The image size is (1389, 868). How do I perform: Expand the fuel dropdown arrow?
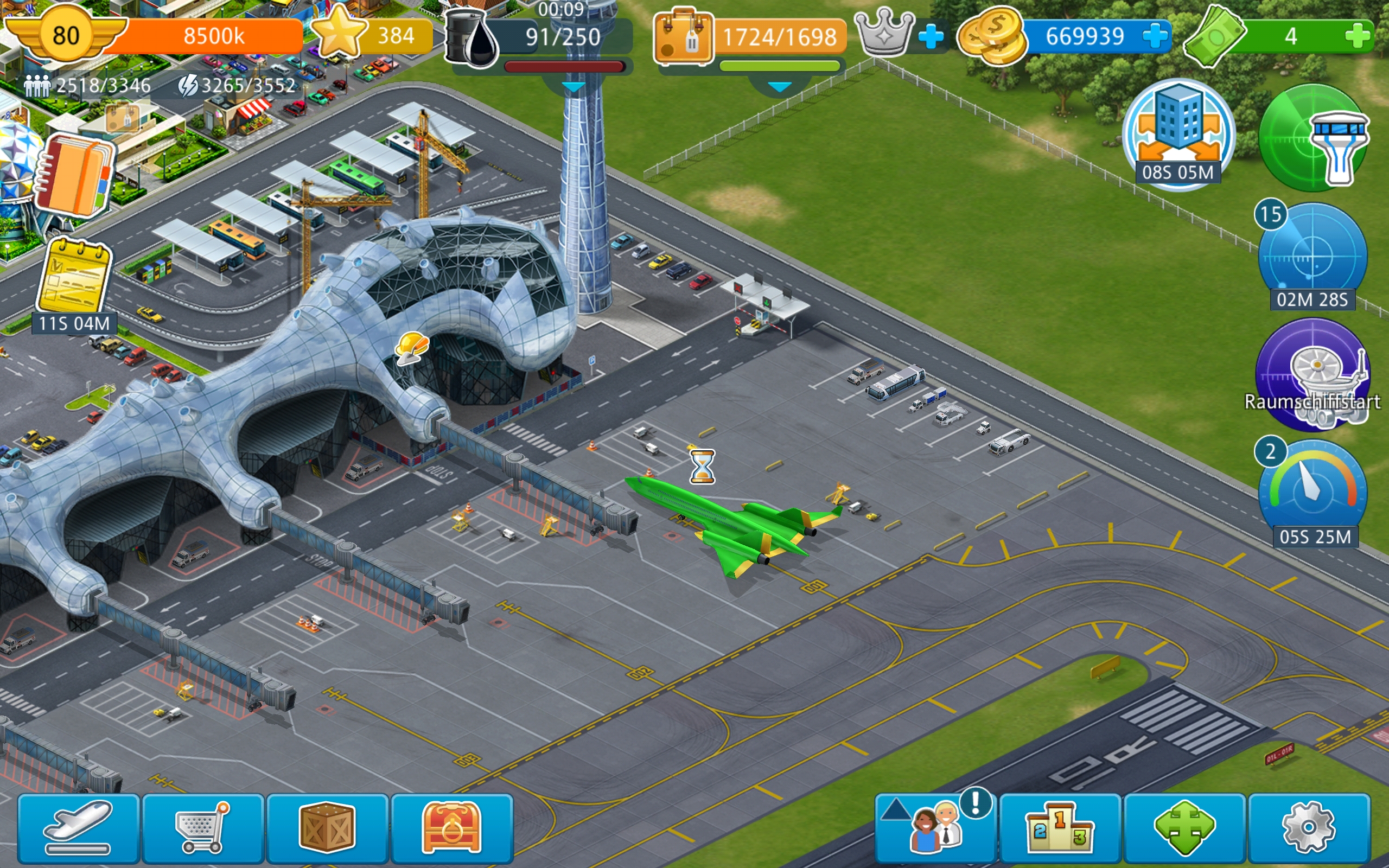click(574, 87)
